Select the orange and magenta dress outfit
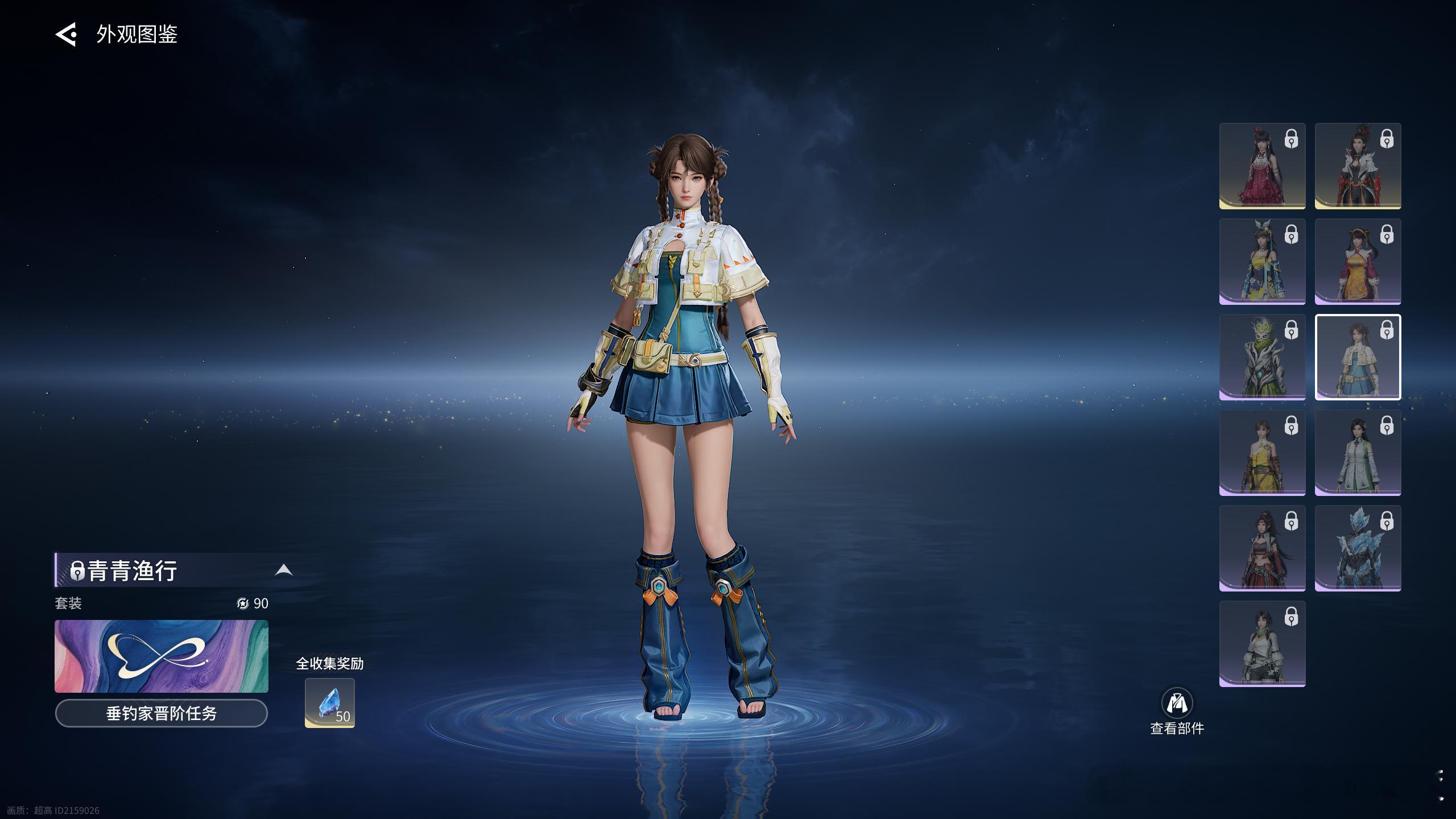1456x819 pixels. tap(1358, 262)
